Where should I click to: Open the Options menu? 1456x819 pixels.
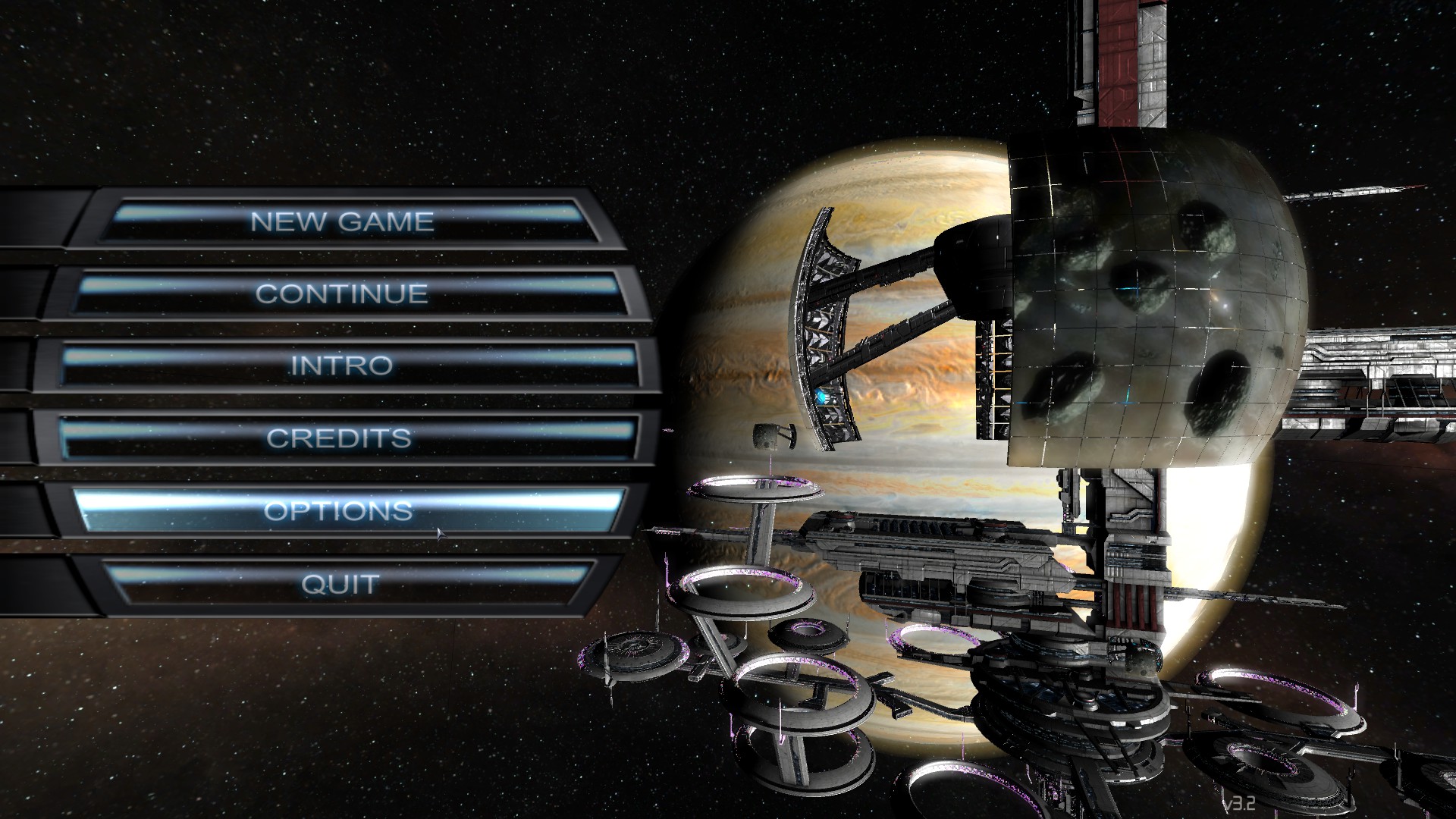click(338, 510)
